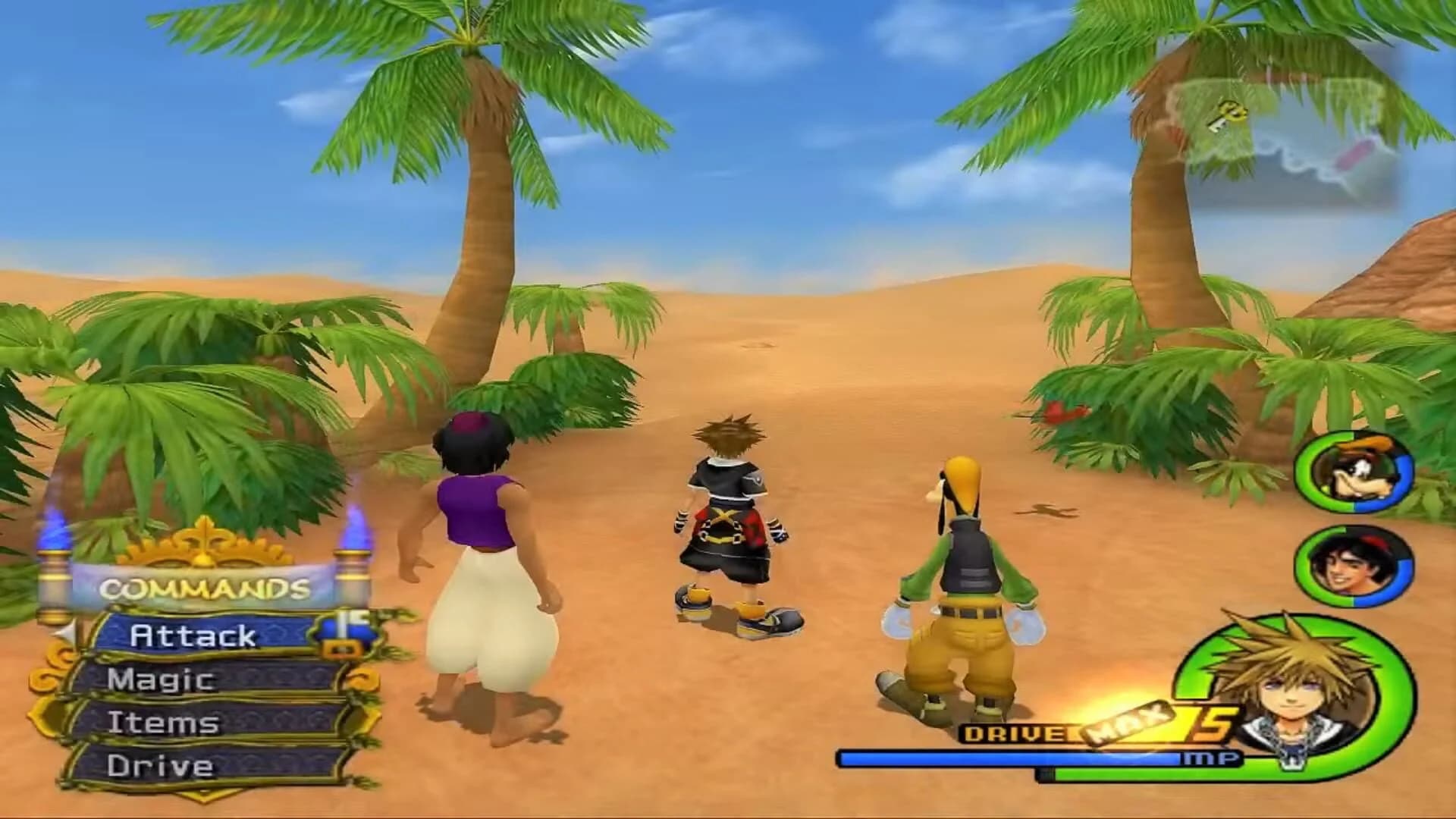Image resolution: width=1456 pixels, height=819 pixels.
Task: Select Attack from the Commands menu
Action: point(193,635)
